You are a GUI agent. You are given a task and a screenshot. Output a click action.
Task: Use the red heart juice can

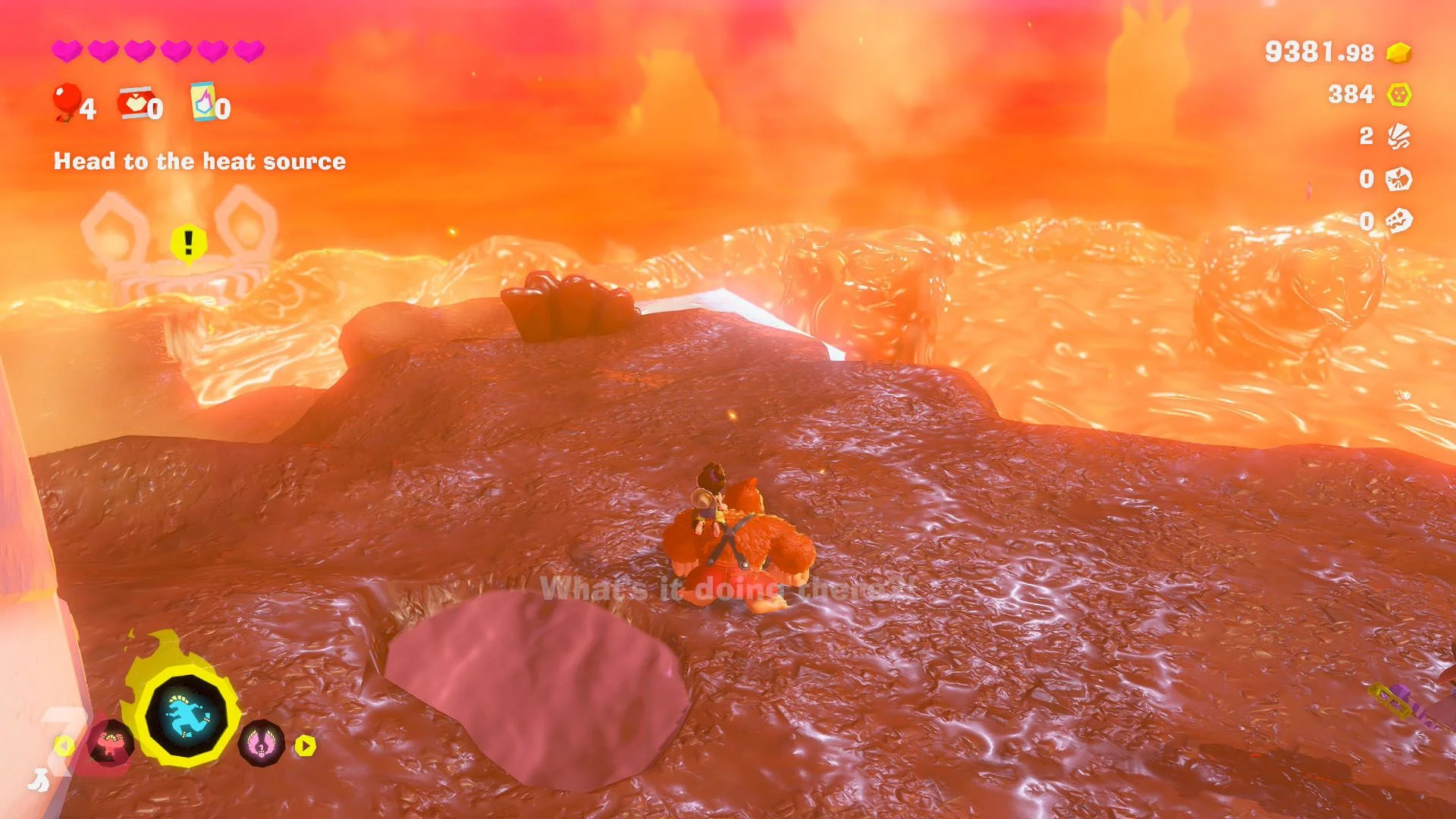point(134,104)
